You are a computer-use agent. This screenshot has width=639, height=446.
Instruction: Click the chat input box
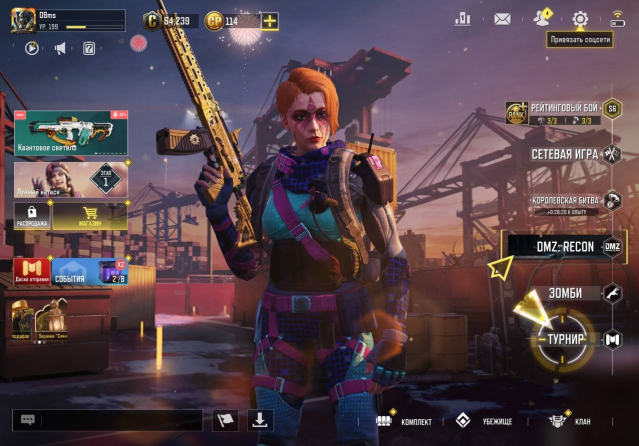point(103,420)
